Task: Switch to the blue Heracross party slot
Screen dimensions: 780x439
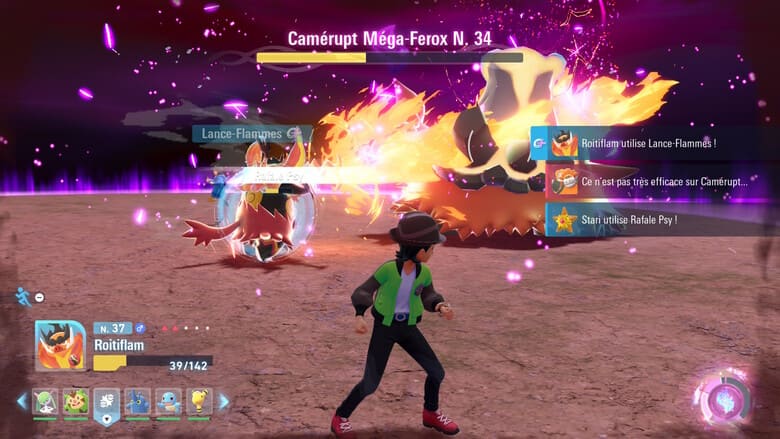Action: (x=138, y=401)
